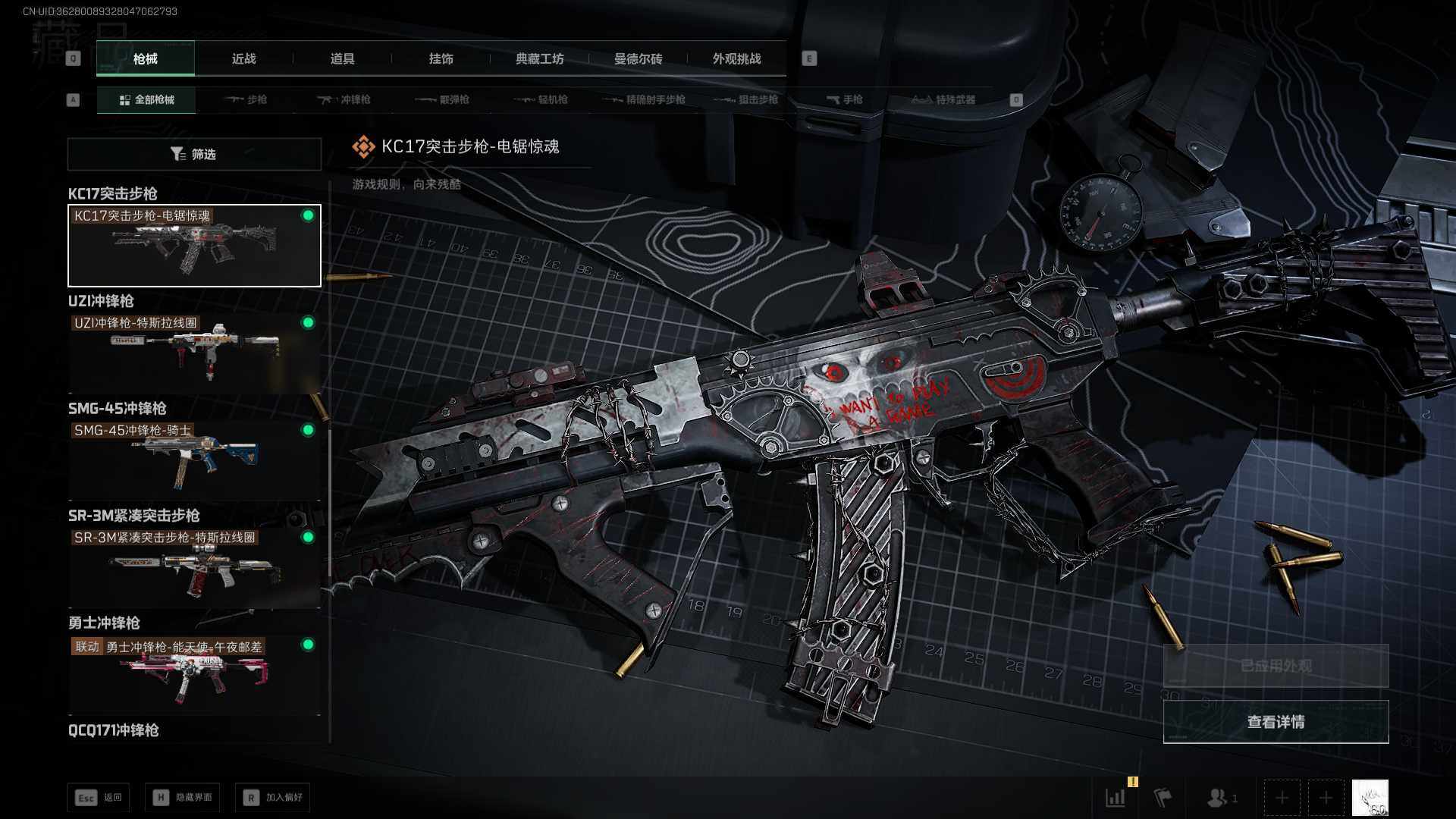This screenshot has width=1456, height=819.
Task: Switch to the 近战 melee tab
Action: [x=243, y=59]
